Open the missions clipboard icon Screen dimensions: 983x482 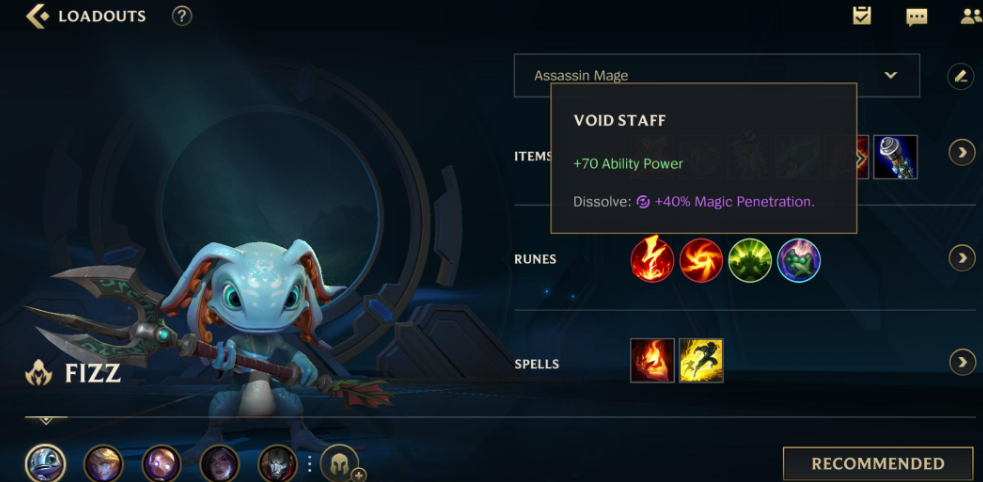861,16
